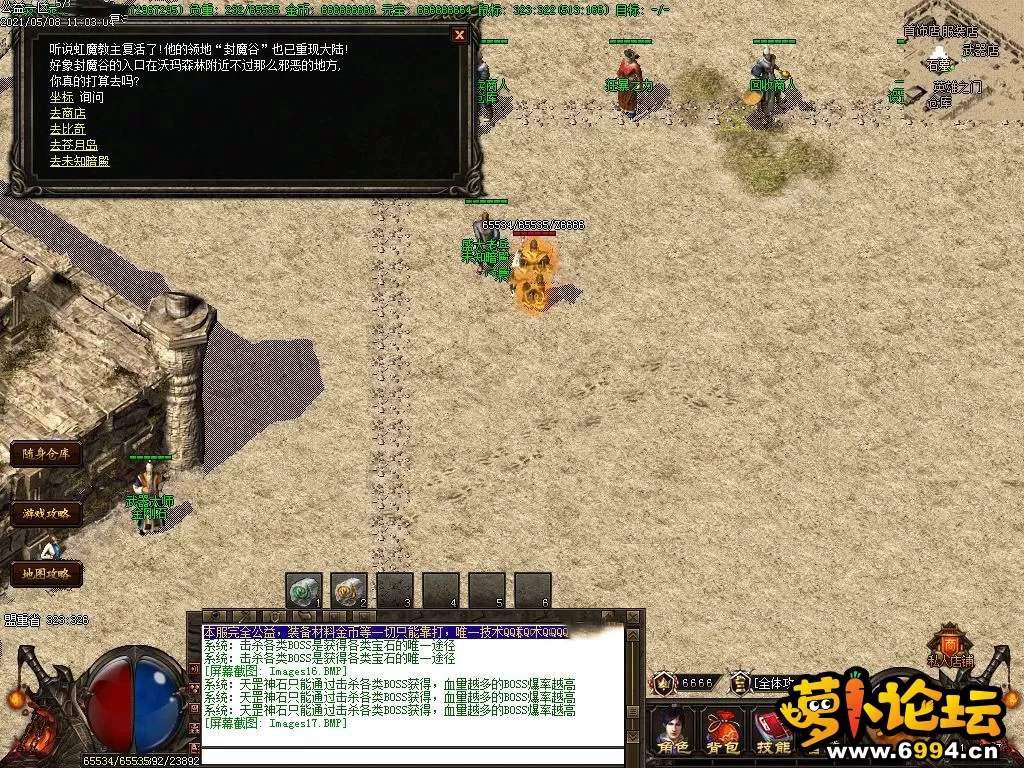Choose 去未知暗殿 in the dialogue

coord(79,161)
